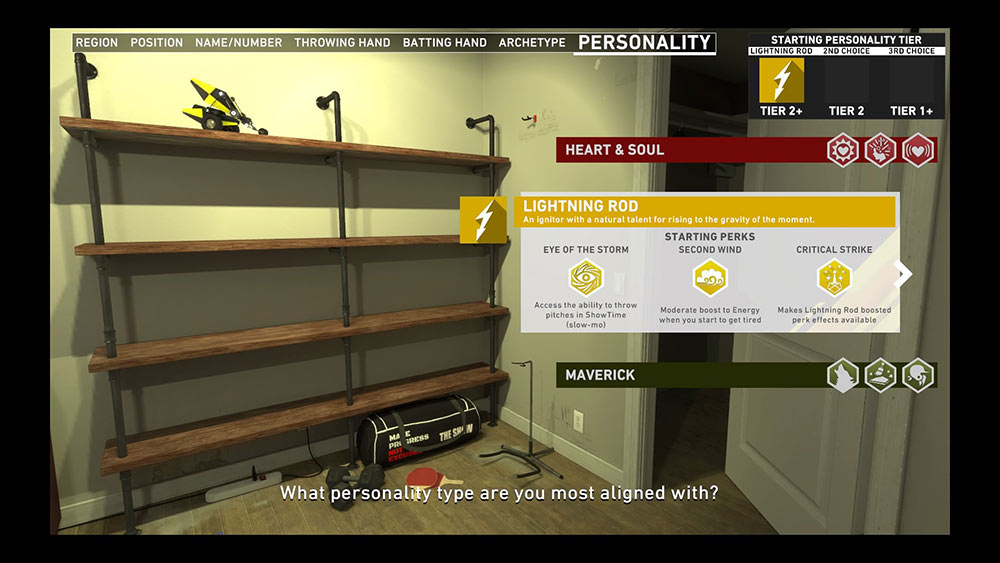Open the Archetype tab
This screenshot has height=563, width=1000.
(x=532, y=43)
